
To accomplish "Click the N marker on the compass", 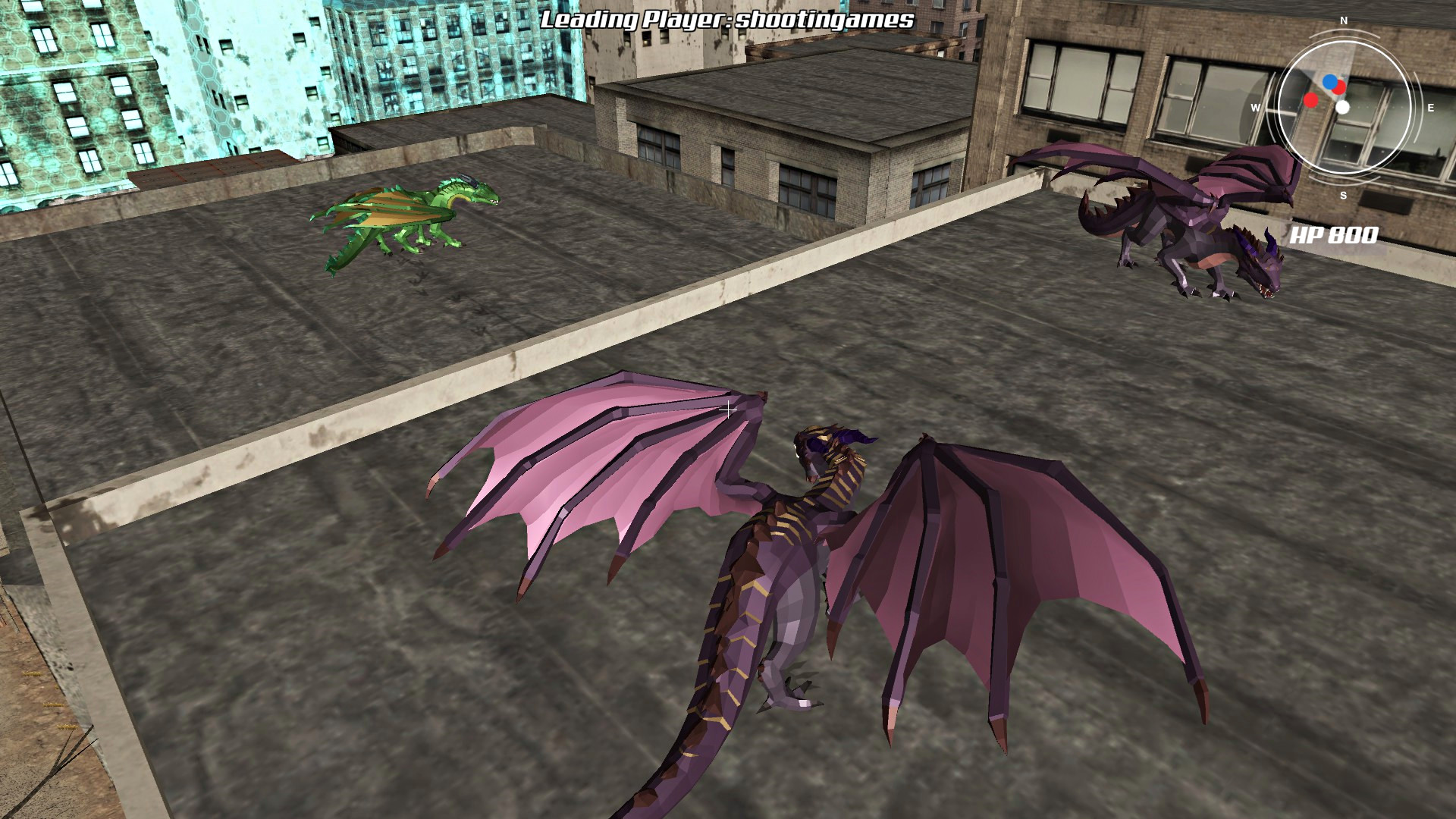I will click(x=1343, y=21).
